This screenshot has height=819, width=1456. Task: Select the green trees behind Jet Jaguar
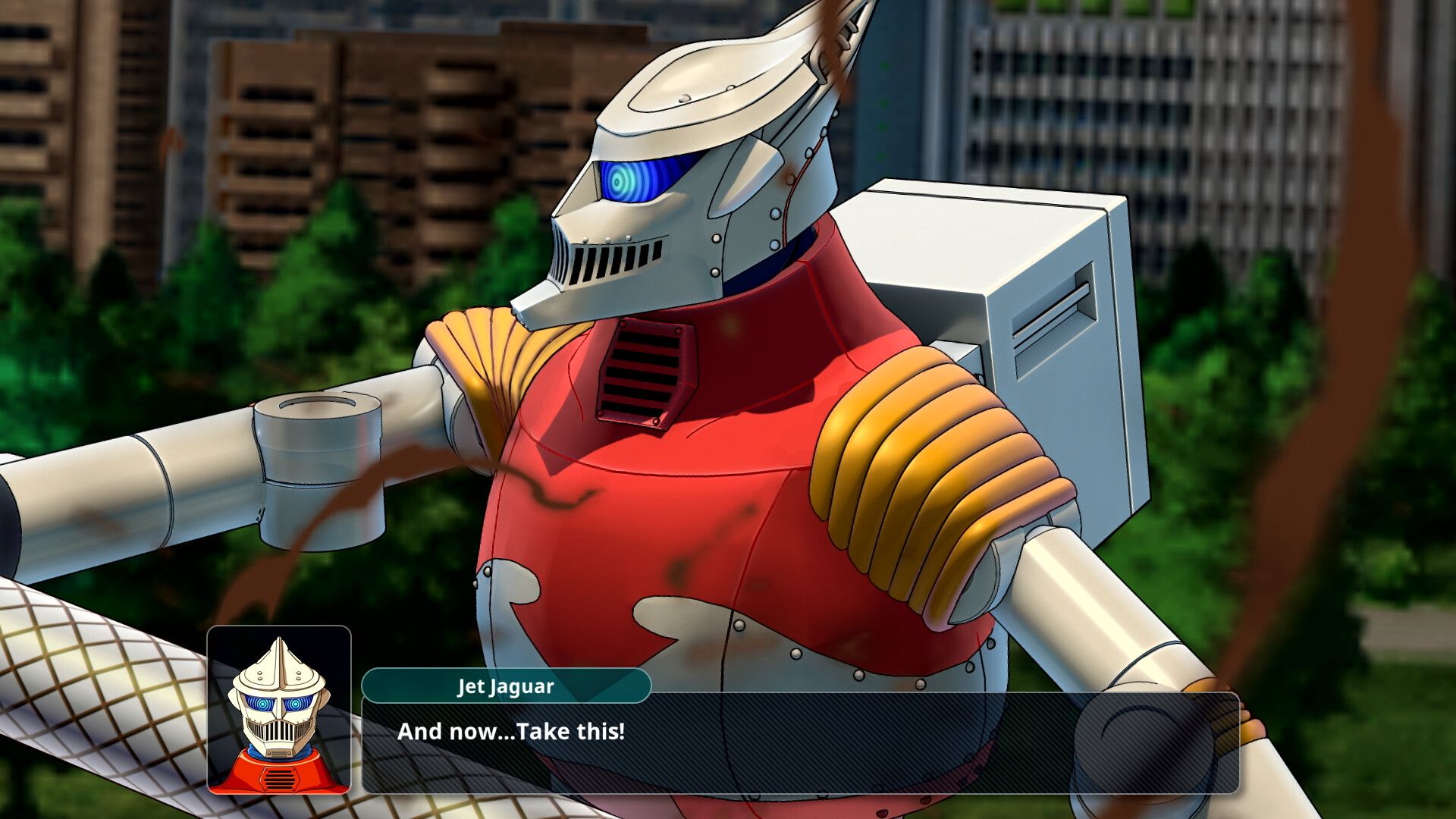303,303
